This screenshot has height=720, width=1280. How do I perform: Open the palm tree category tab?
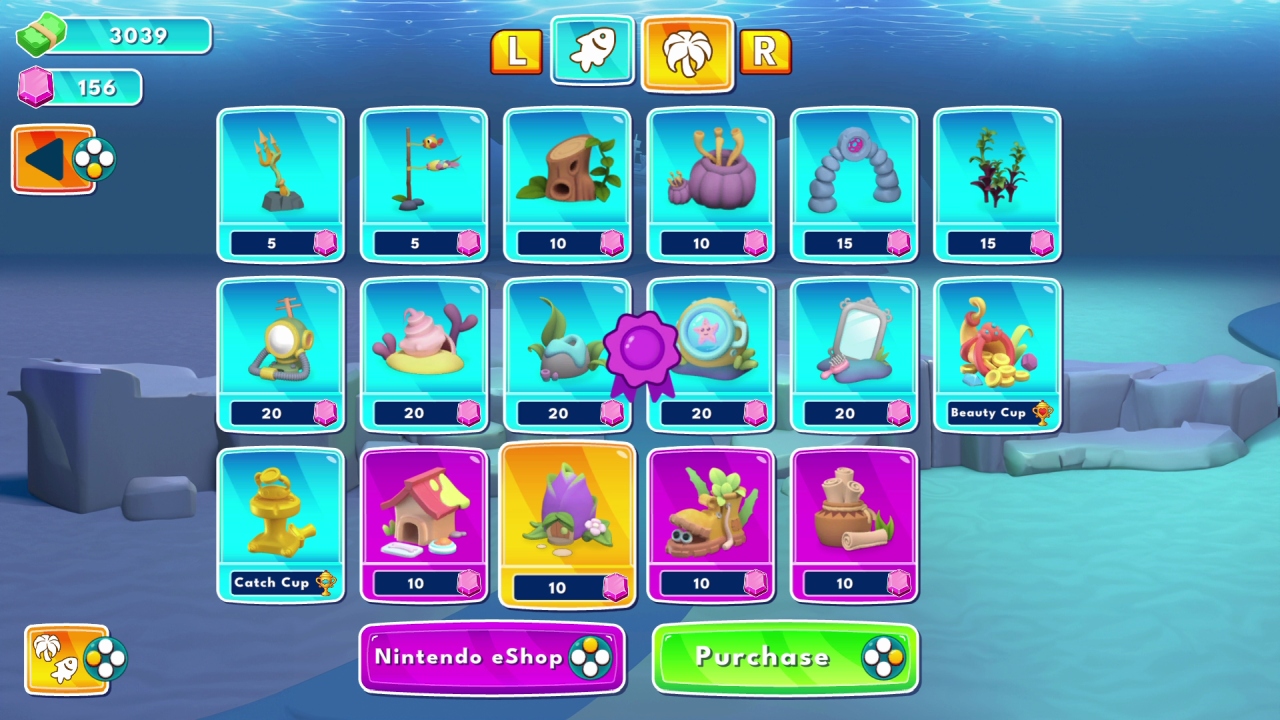(686, 50)
